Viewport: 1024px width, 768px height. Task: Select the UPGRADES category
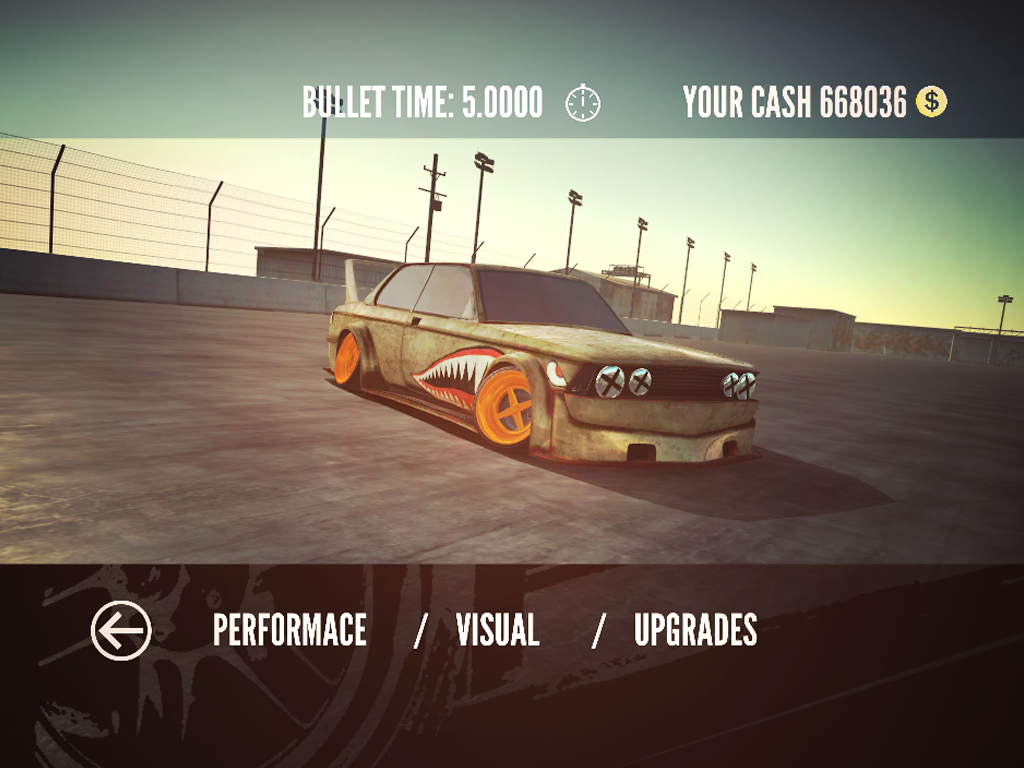pyautogui.click(x=695, y=631)
